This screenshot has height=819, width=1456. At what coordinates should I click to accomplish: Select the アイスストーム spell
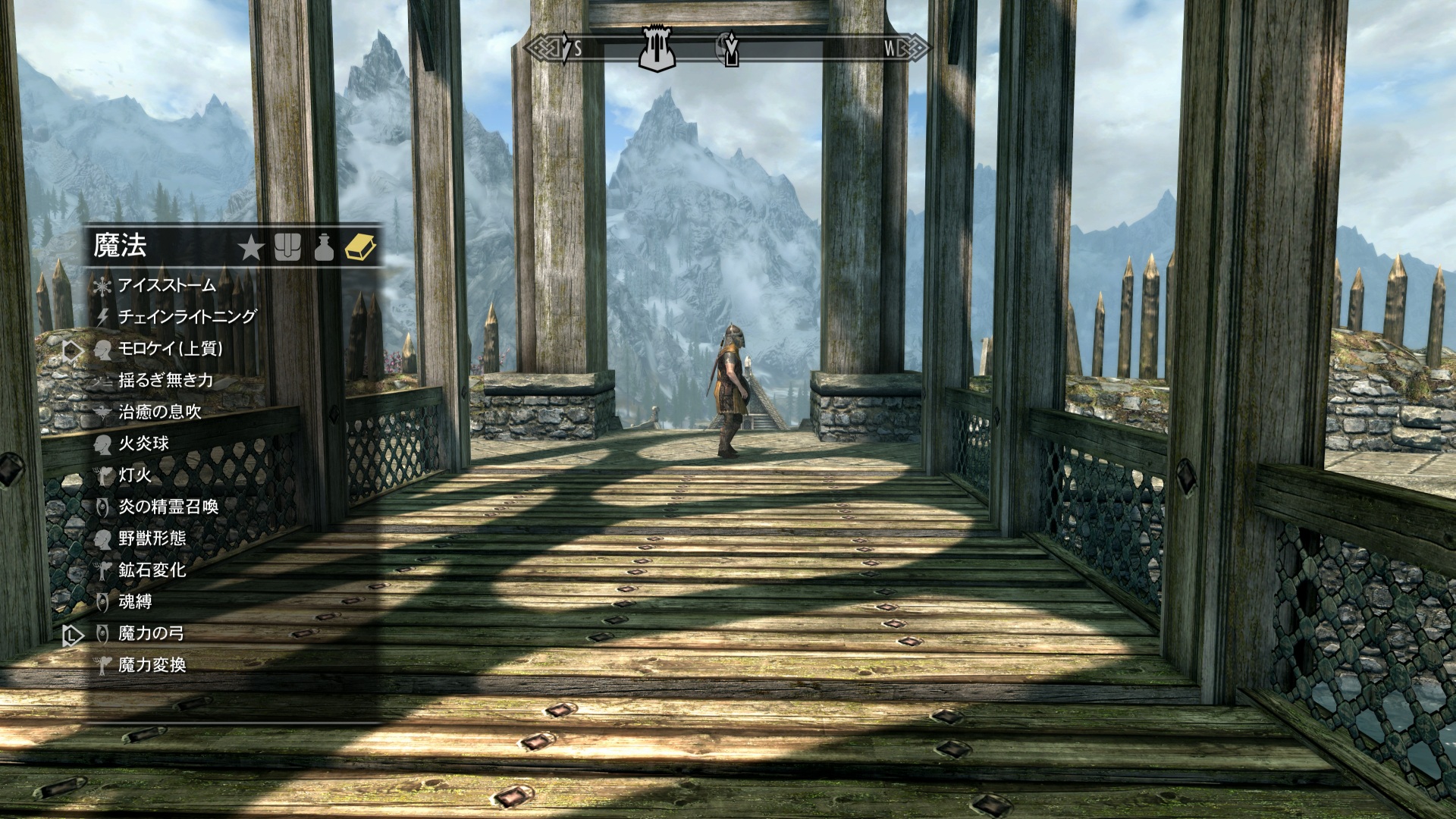click(x=167, y=286)
